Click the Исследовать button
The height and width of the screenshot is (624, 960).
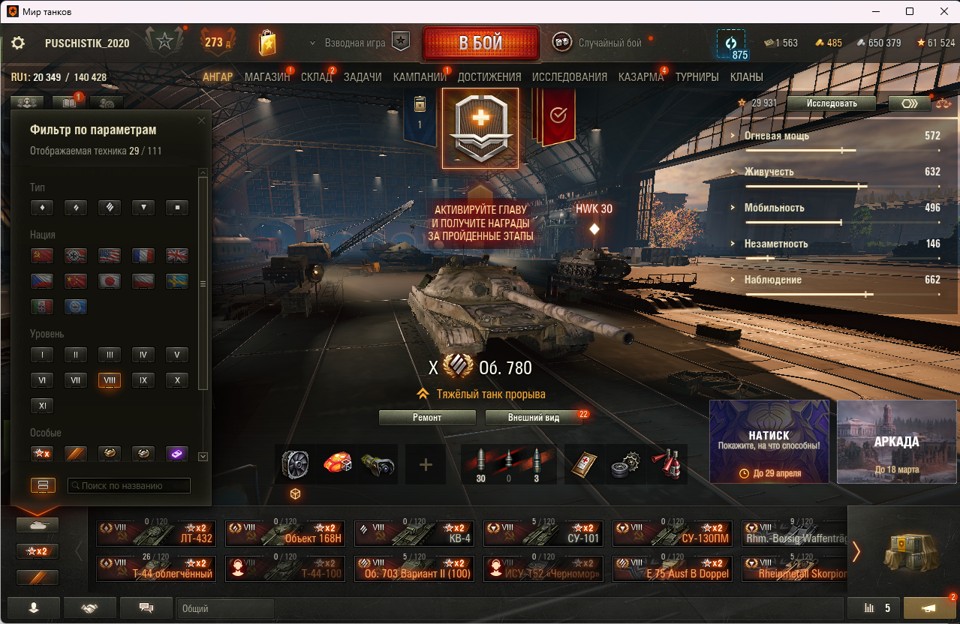click(830, 103)
